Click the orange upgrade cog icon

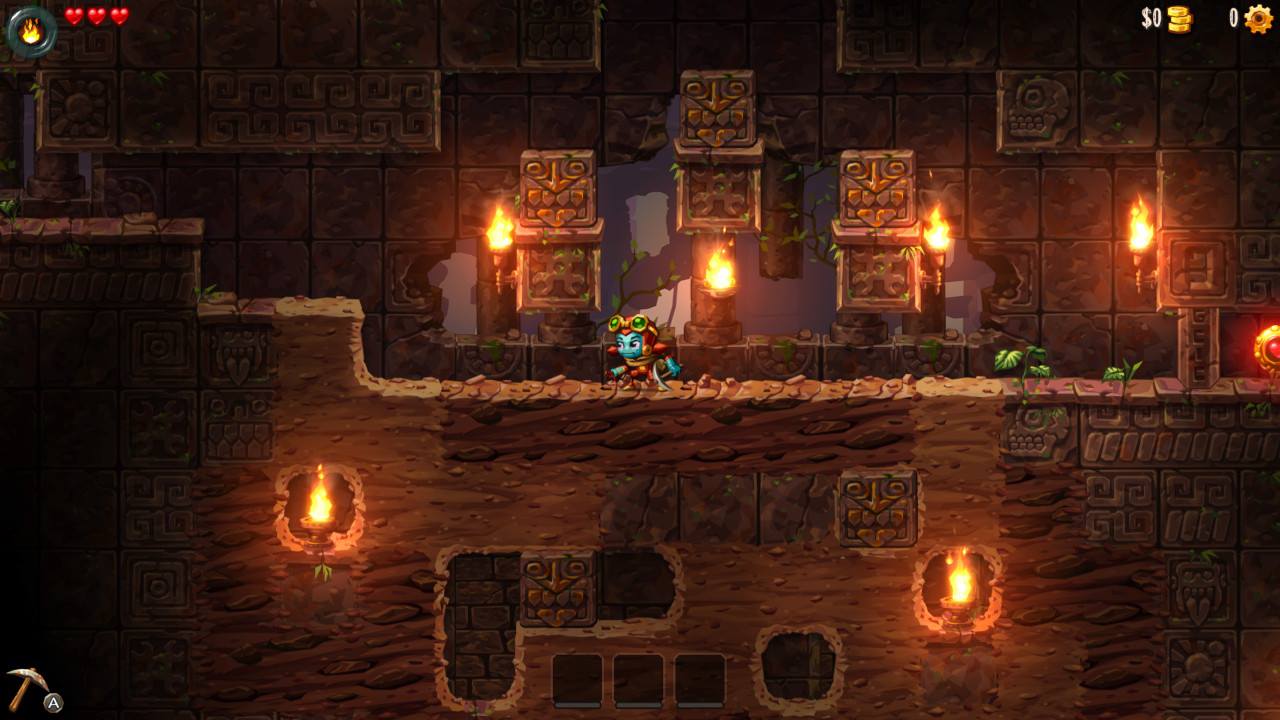pos(1258,19)
